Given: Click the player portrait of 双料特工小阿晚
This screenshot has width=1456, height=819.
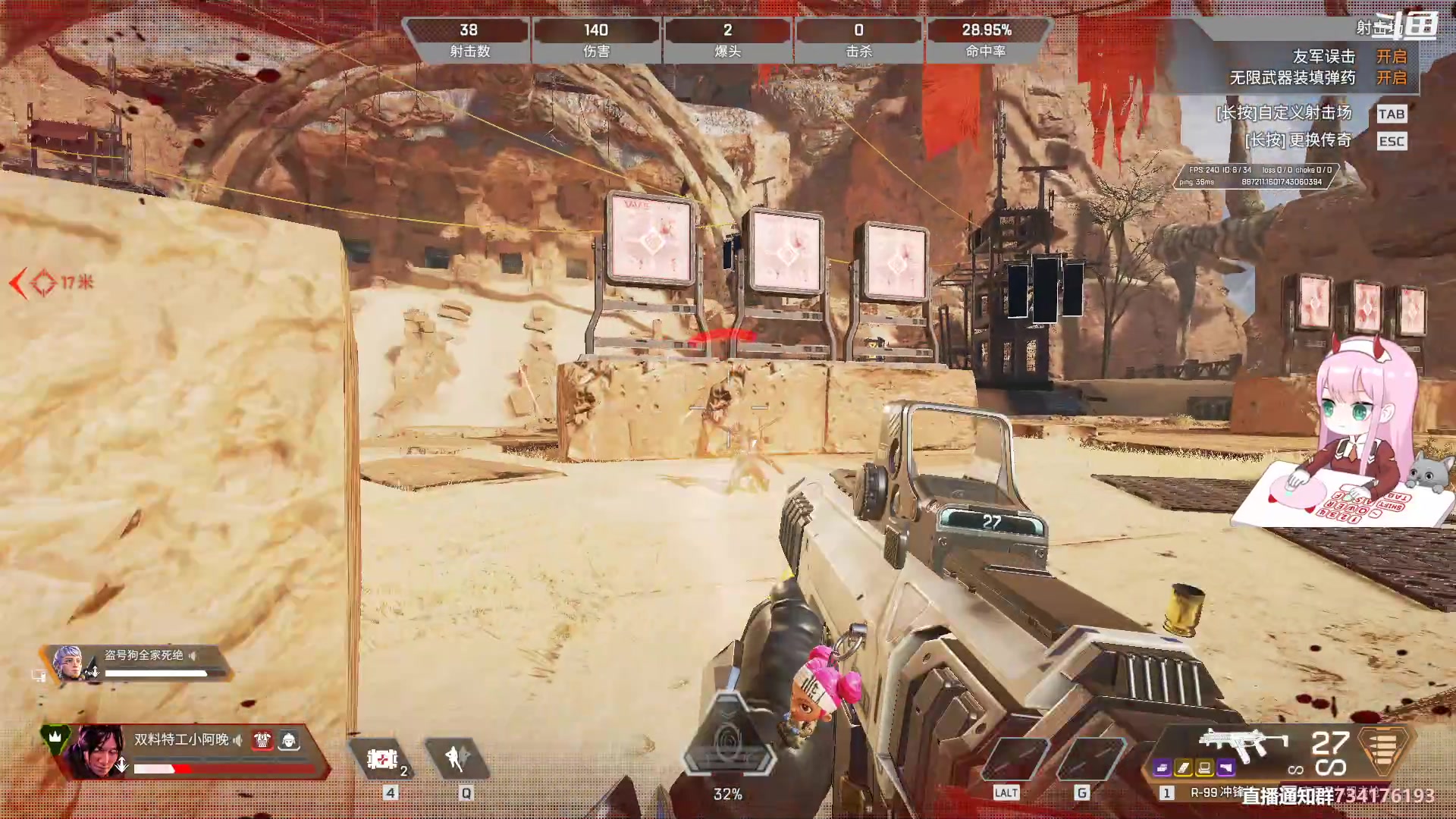Looking at the screenshot, I should pyautogui.click(x=99, y=751).
